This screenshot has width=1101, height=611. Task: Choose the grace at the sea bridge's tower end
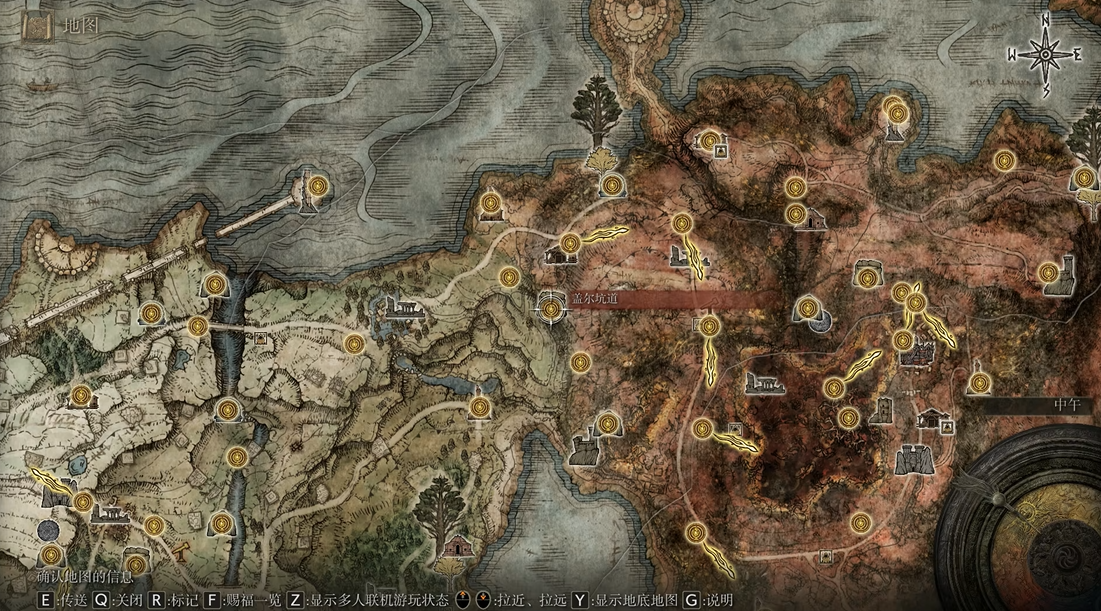[318, 185]
